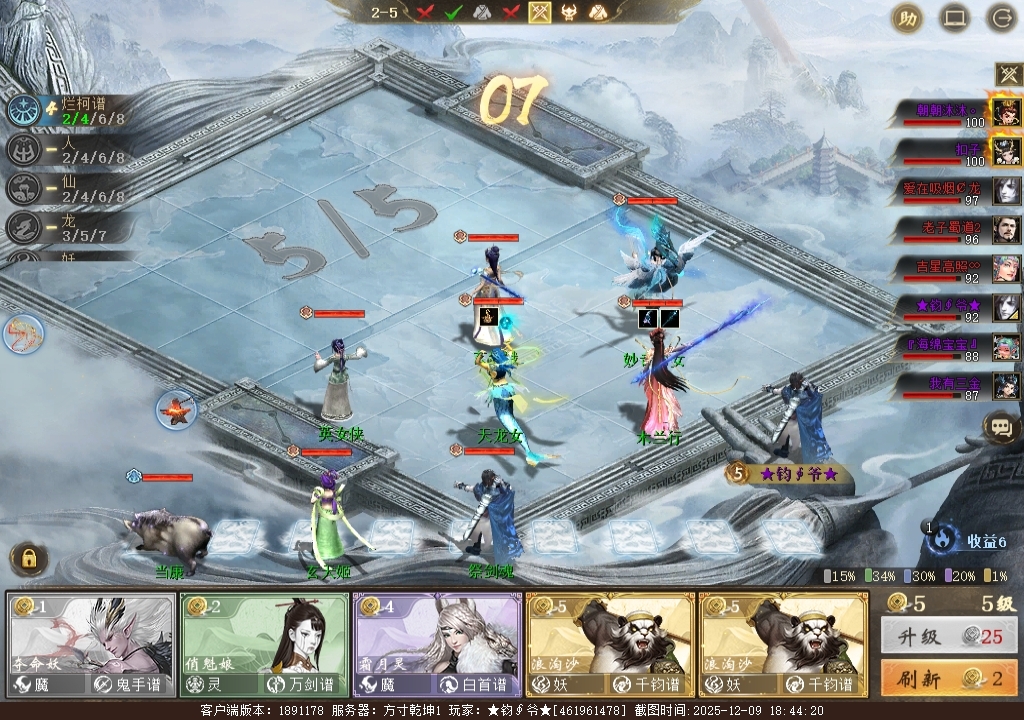Click the 升级 level-up button

pyautogui.click(x=948, y=636)
